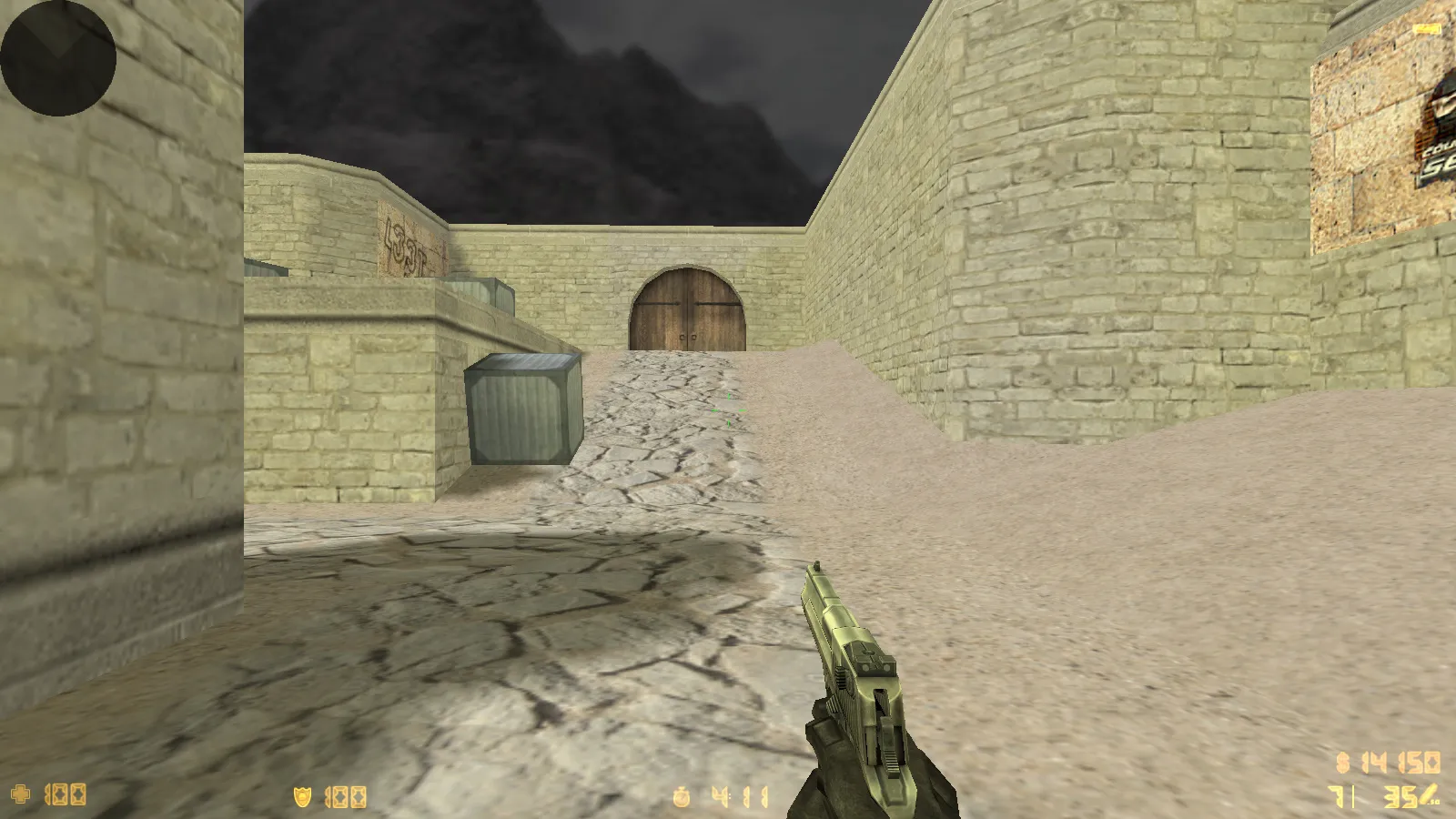Click the health cross icon
The width and height of the screenshot is (1456, 819).
point(23,794)
